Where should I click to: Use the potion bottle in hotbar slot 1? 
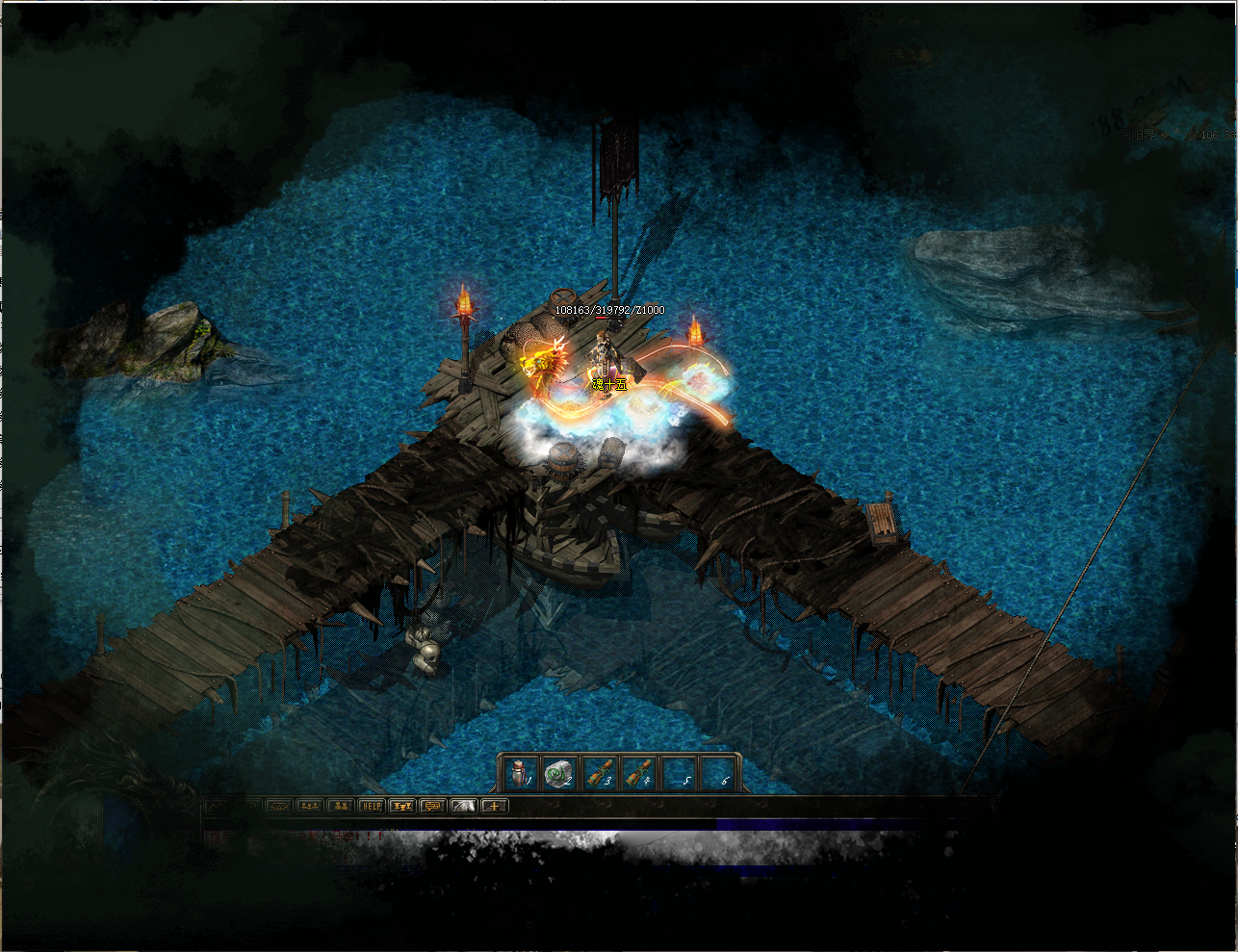pyautogui.click(x=520, y=772)
